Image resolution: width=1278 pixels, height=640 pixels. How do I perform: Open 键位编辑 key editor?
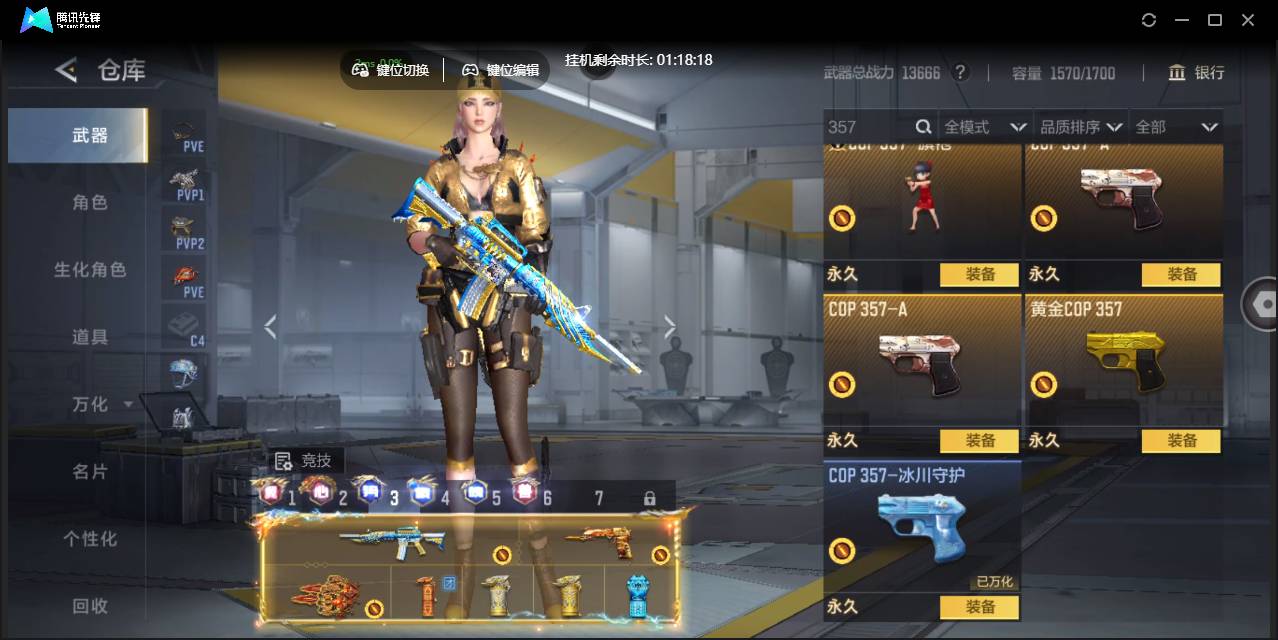click(x=500, y=70)
